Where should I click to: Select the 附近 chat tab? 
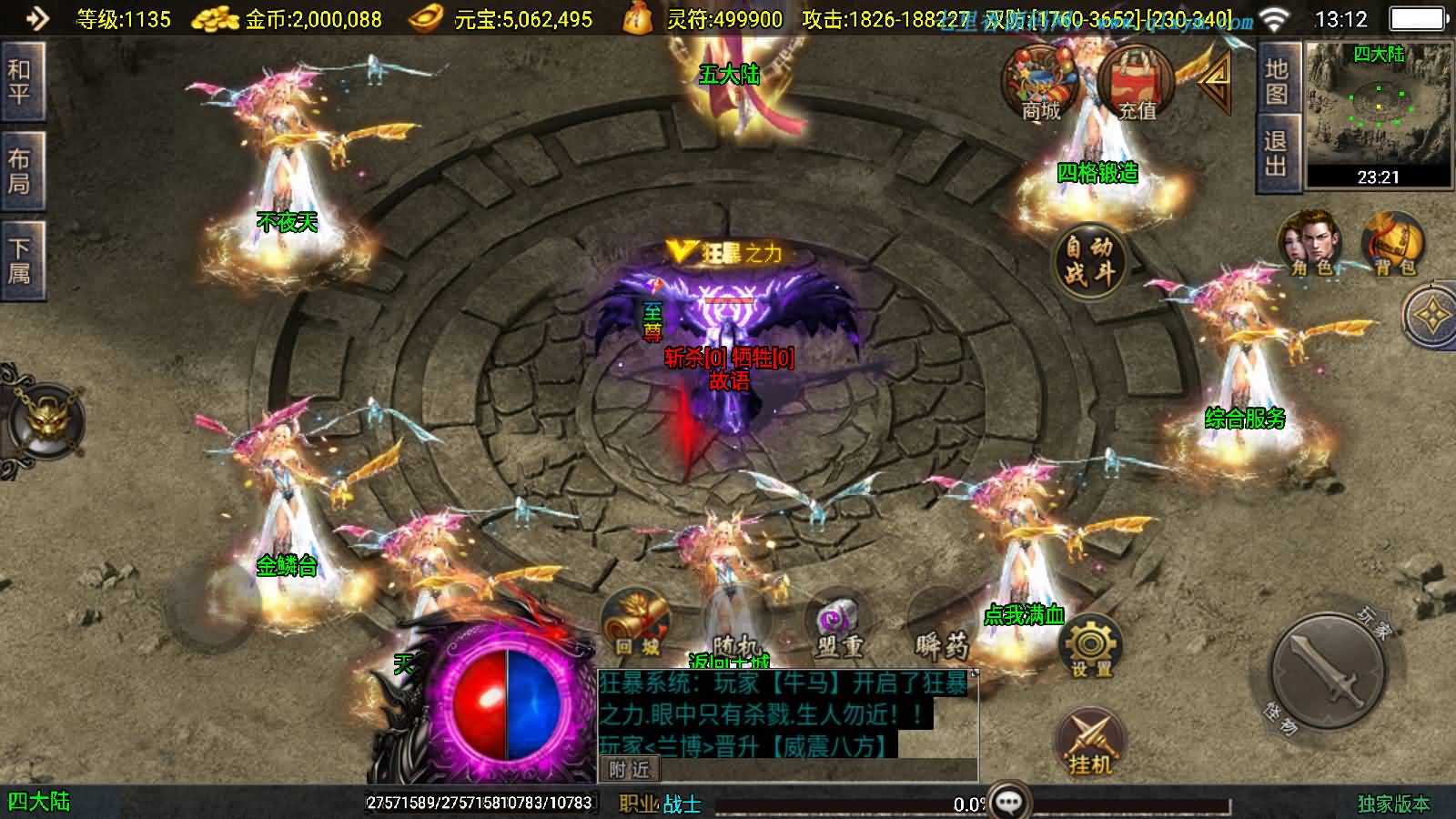click(629, 770)
